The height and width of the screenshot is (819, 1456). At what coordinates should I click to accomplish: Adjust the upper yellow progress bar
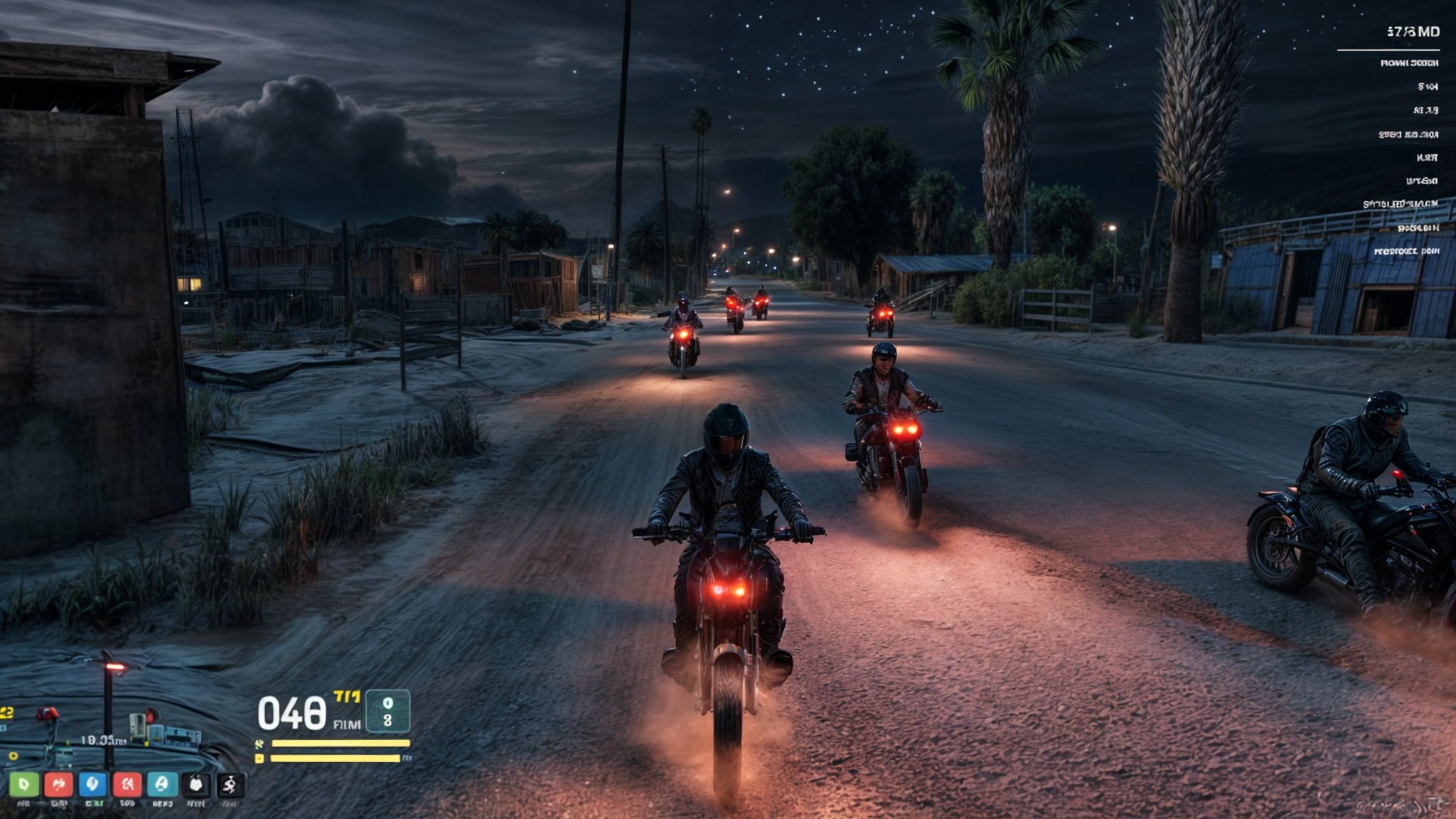340,743
